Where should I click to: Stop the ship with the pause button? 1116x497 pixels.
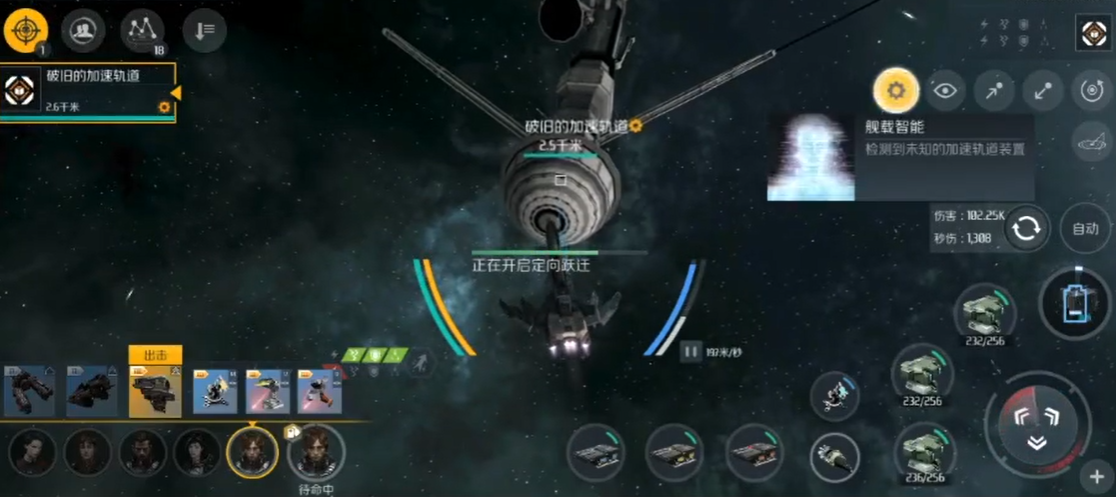(690, 351)
